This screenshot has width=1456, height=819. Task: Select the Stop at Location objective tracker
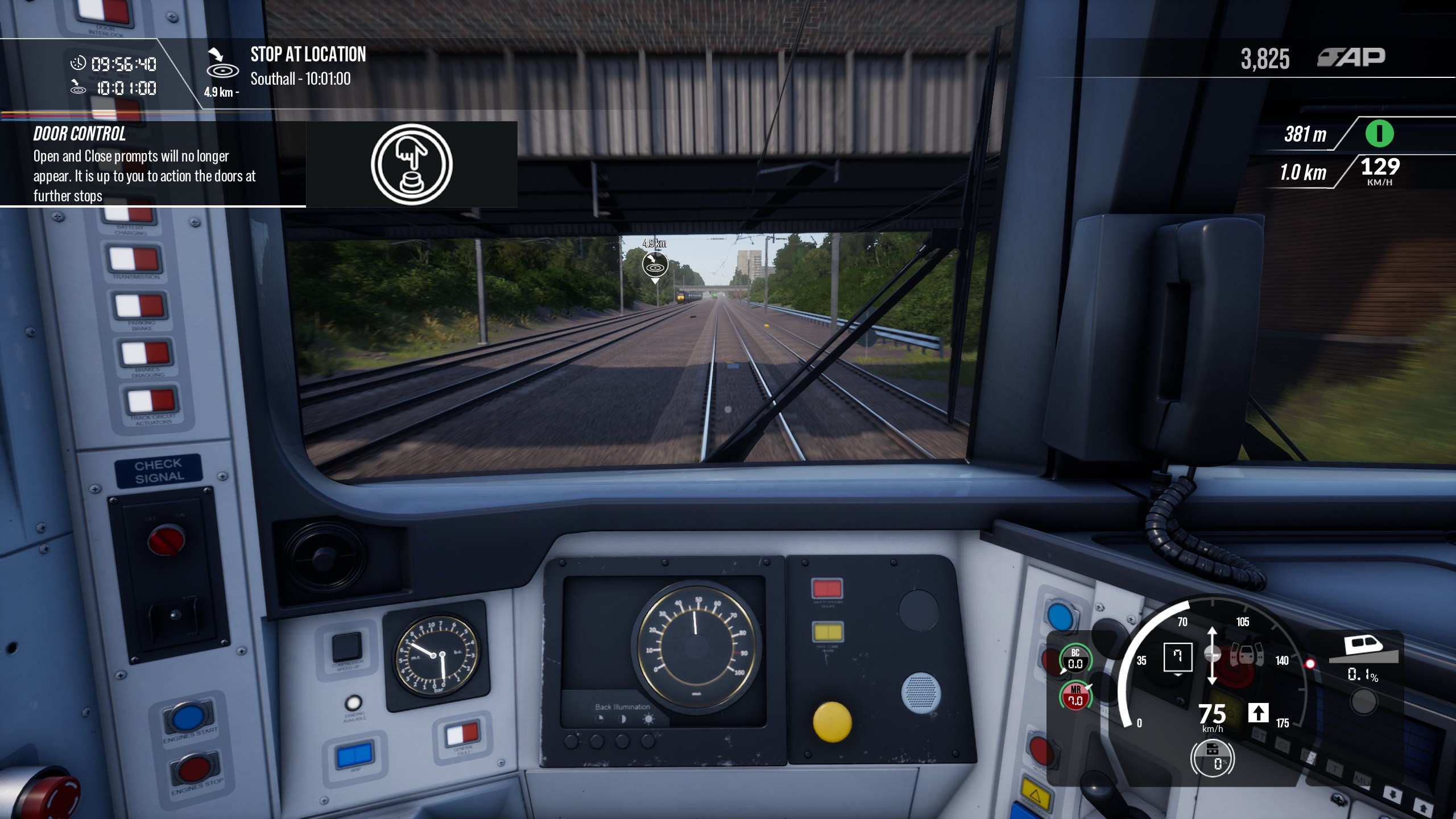coord(308,67)
